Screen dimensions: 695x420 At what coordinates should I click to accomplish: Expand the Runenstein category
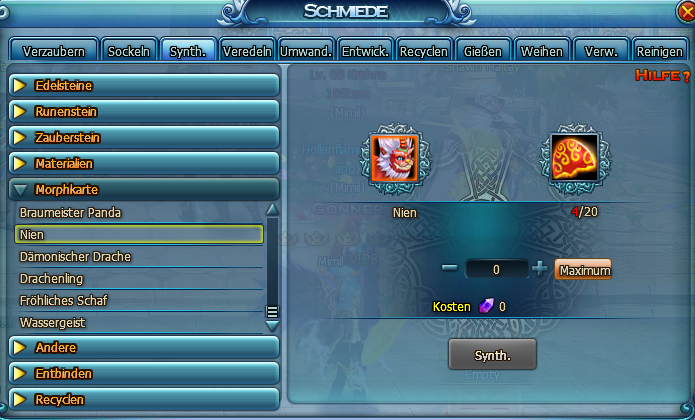143,112
